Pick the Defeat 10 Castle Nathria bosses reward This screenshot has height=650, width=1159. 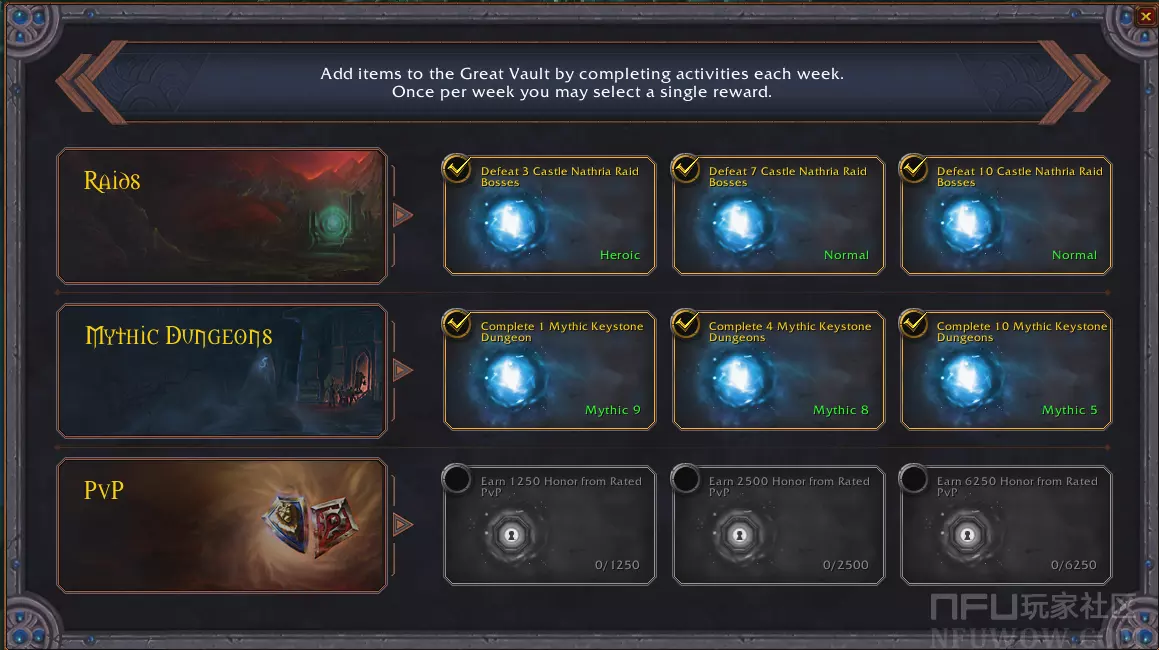[1006, 216]
